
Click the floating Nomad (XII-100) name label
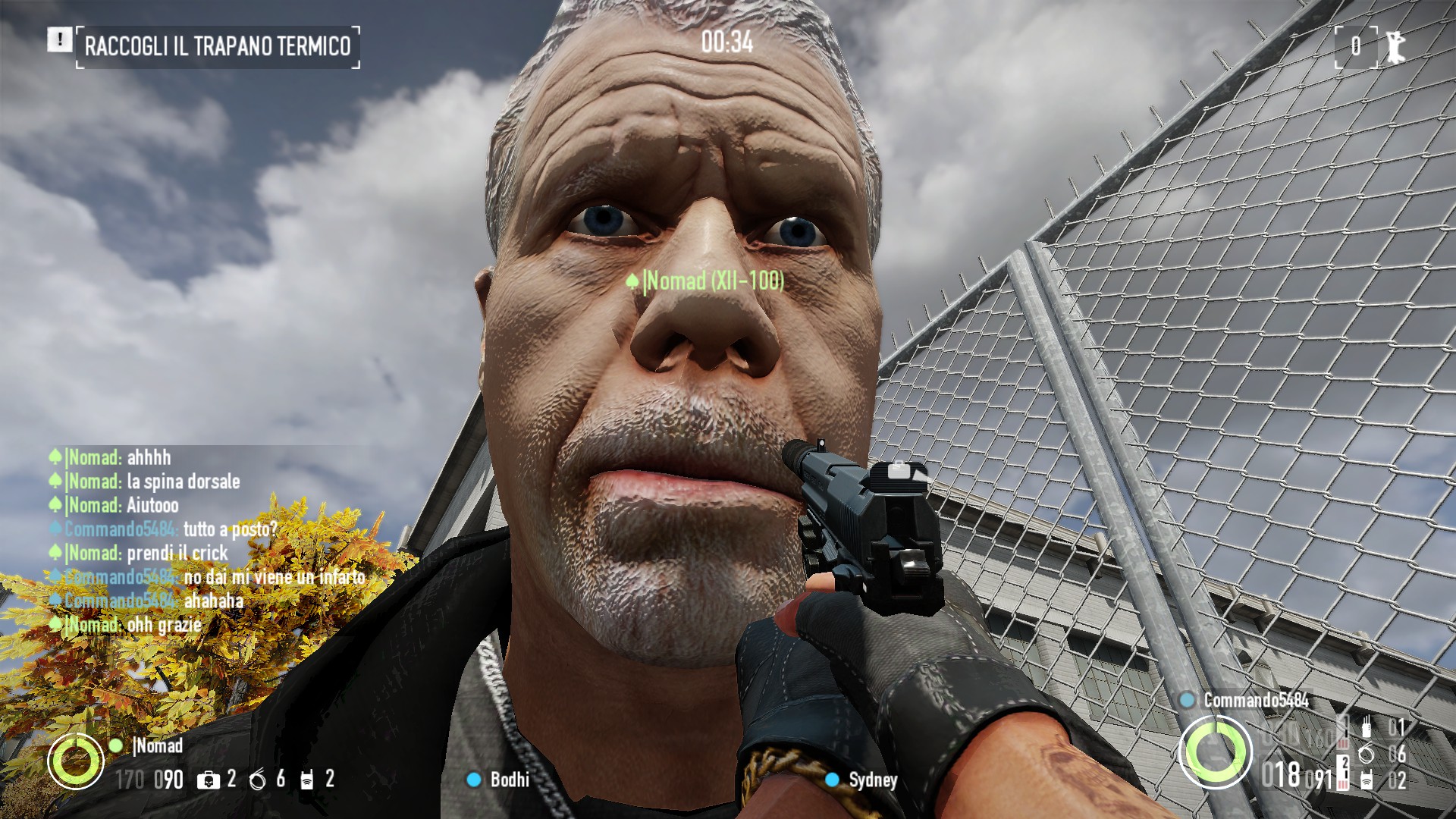pos(713,281)
